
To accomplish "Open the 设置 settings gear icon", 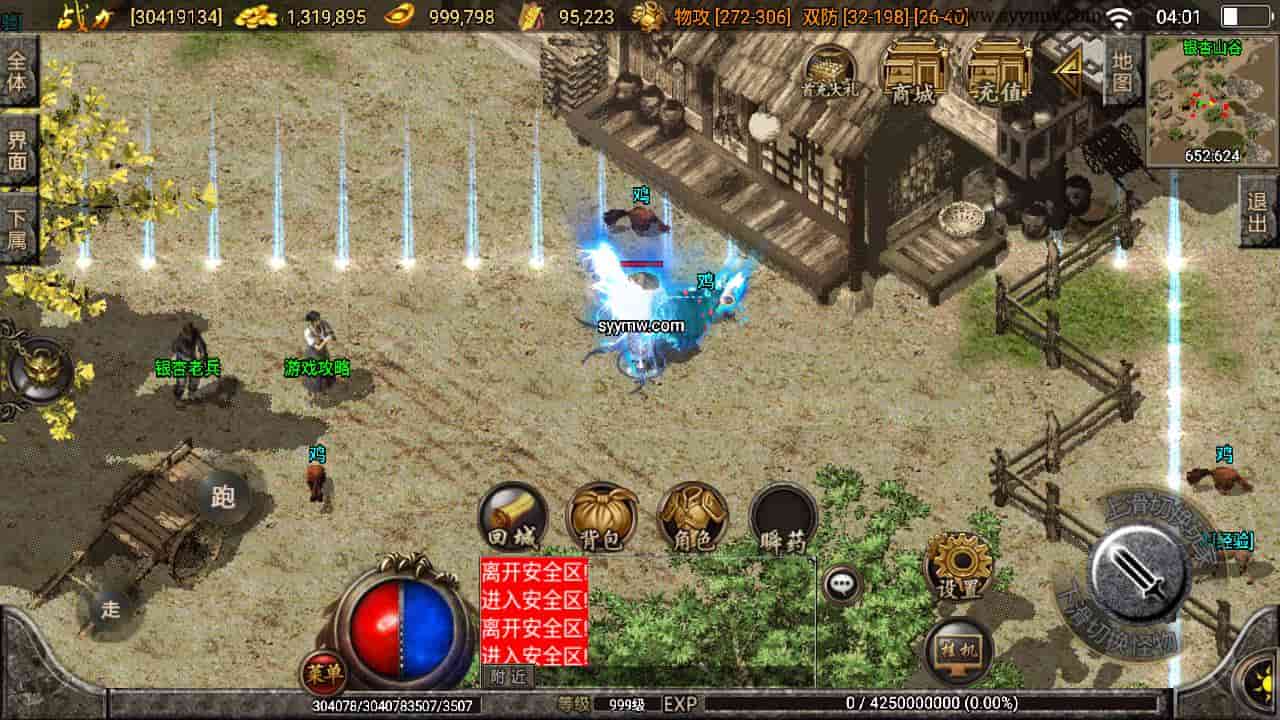I will pyautogui.click(x=957, y=560).
